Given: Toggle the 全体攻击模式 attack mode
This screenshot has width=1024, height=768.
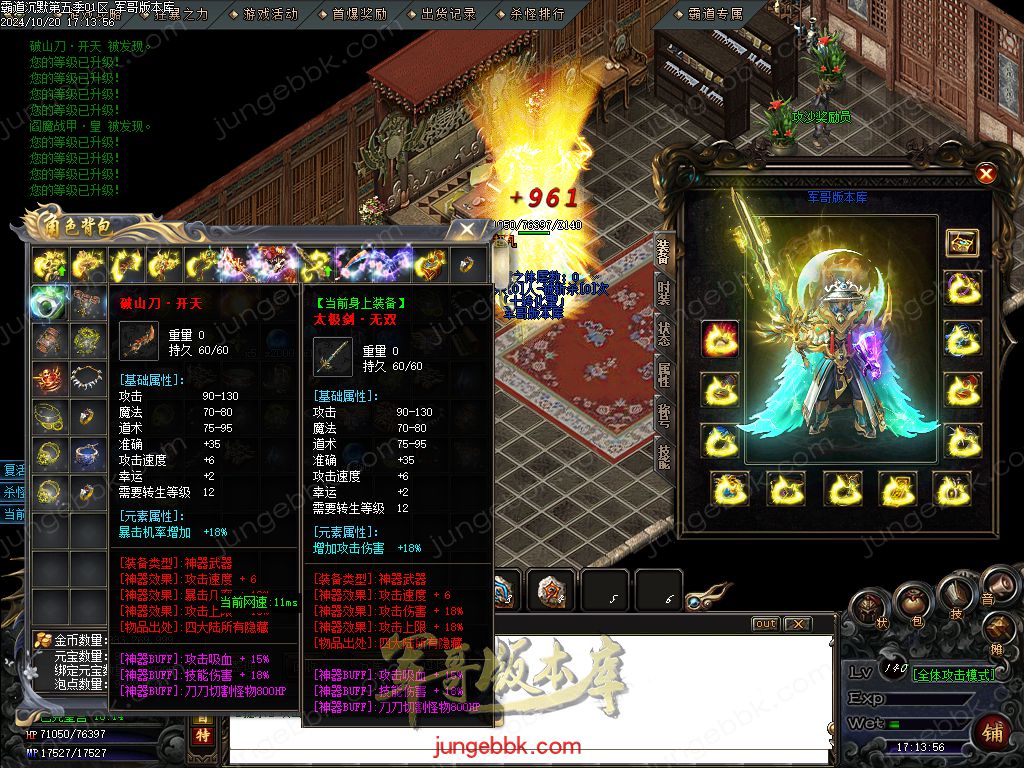Looking at the screenshot, I should pyautogui.click(x=954, y=675).
